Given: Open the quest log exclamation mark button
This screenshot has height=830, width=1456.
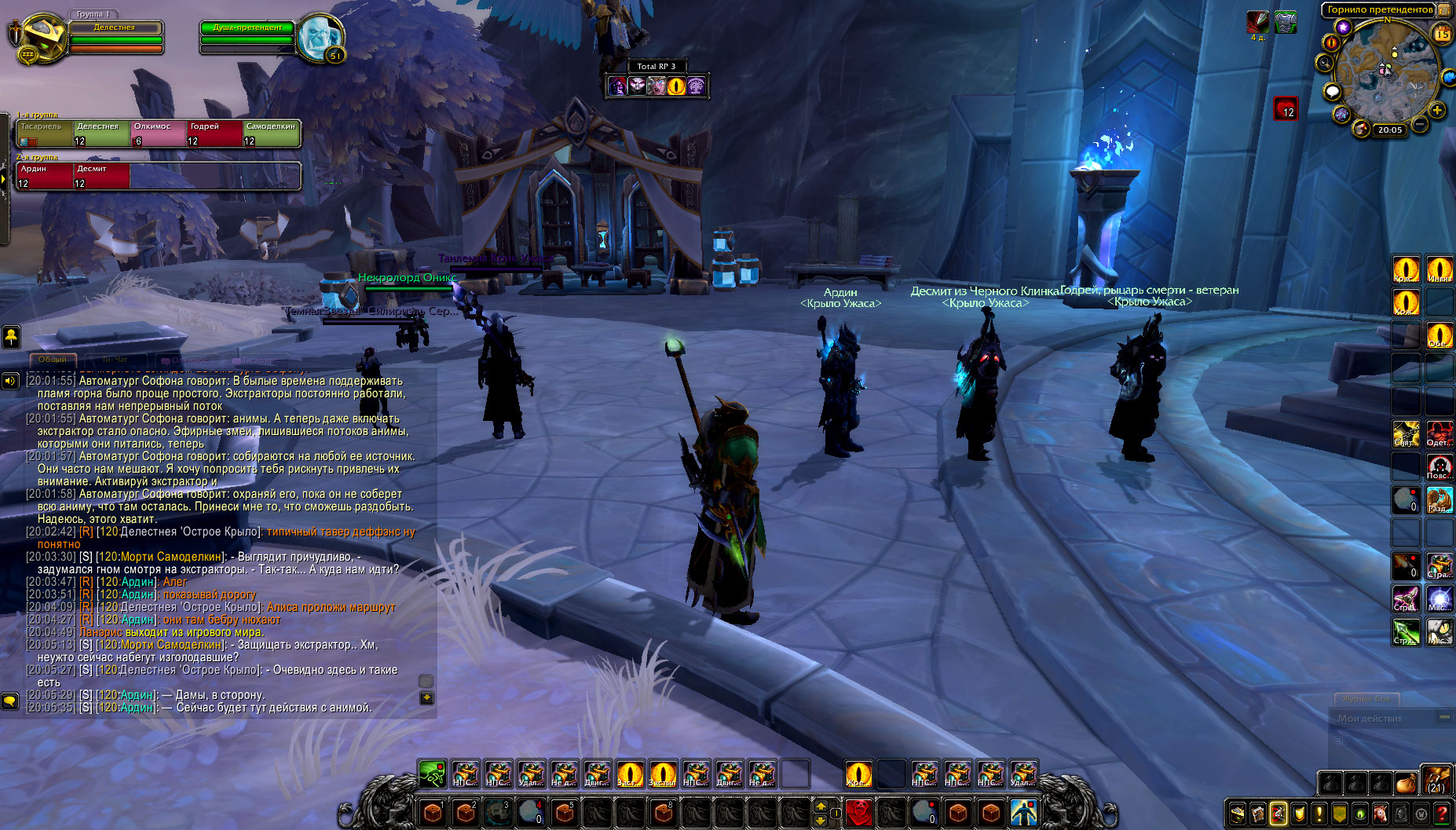Looking at the screenshot, I should (1320, 814).
